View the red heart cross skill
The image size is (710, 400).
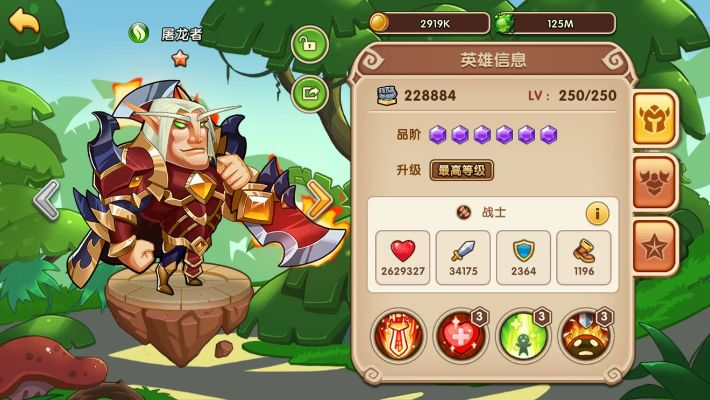459,335
